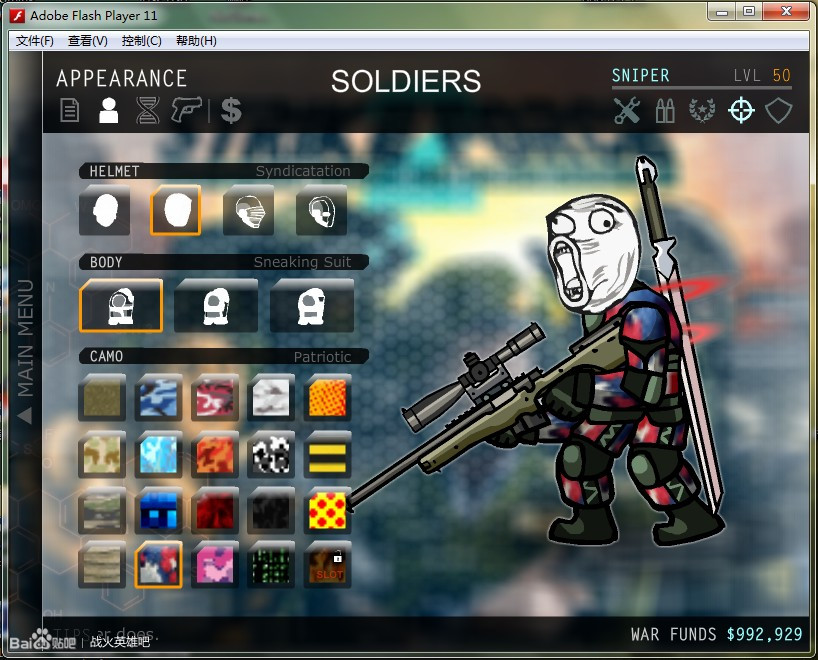Select the laurel wreath star class icon
The height and width of the screenshot is (660, 818).
(x=702, y=110)
